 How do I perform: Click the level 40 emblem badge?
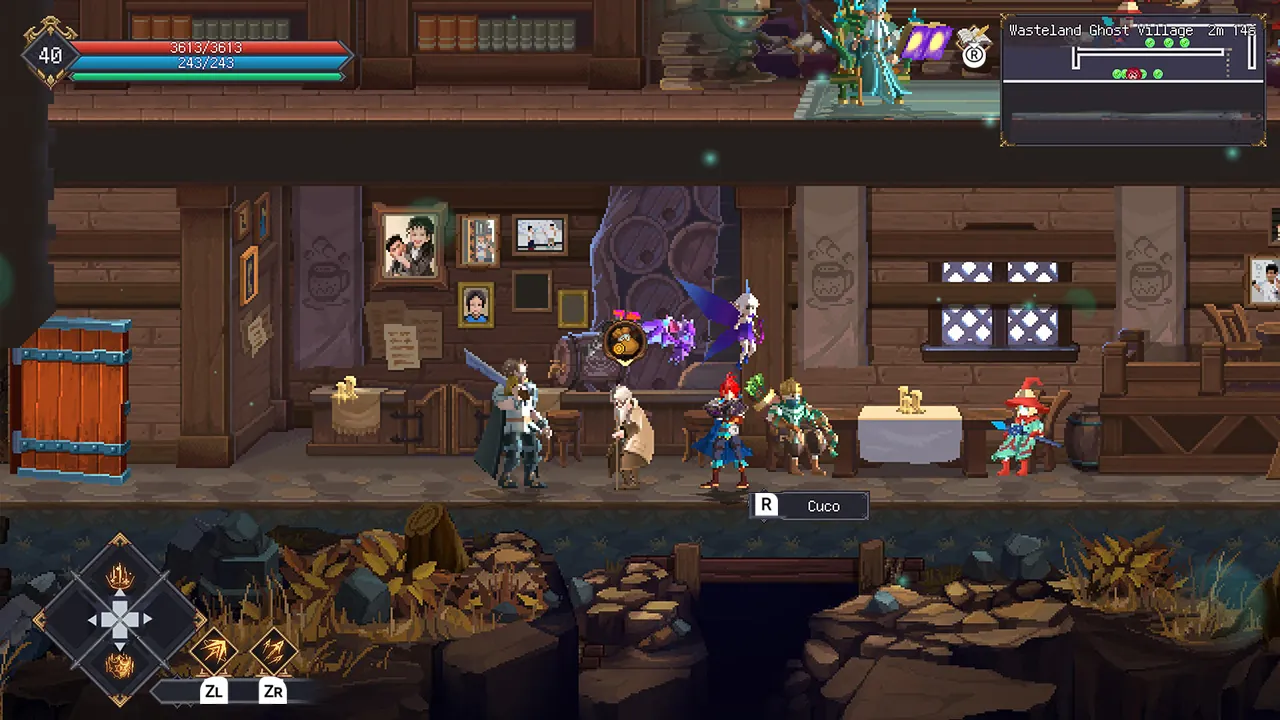50,55
